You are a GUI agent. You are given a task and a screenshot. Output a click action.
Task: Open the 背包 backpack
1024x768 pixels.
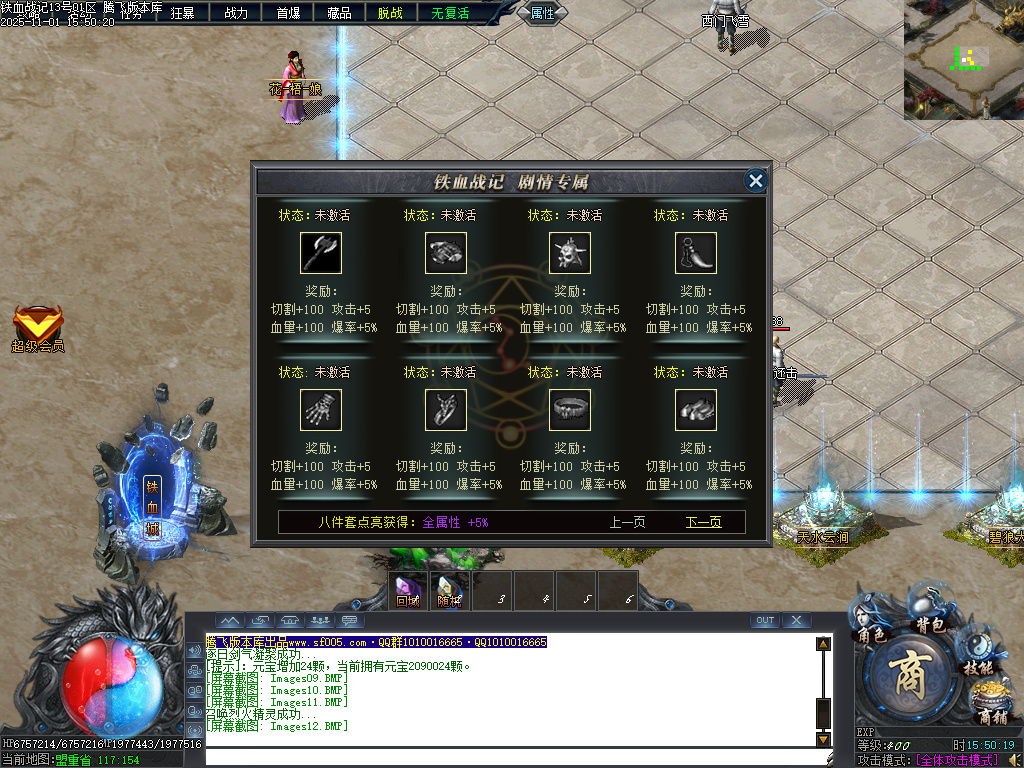point(930,611)
